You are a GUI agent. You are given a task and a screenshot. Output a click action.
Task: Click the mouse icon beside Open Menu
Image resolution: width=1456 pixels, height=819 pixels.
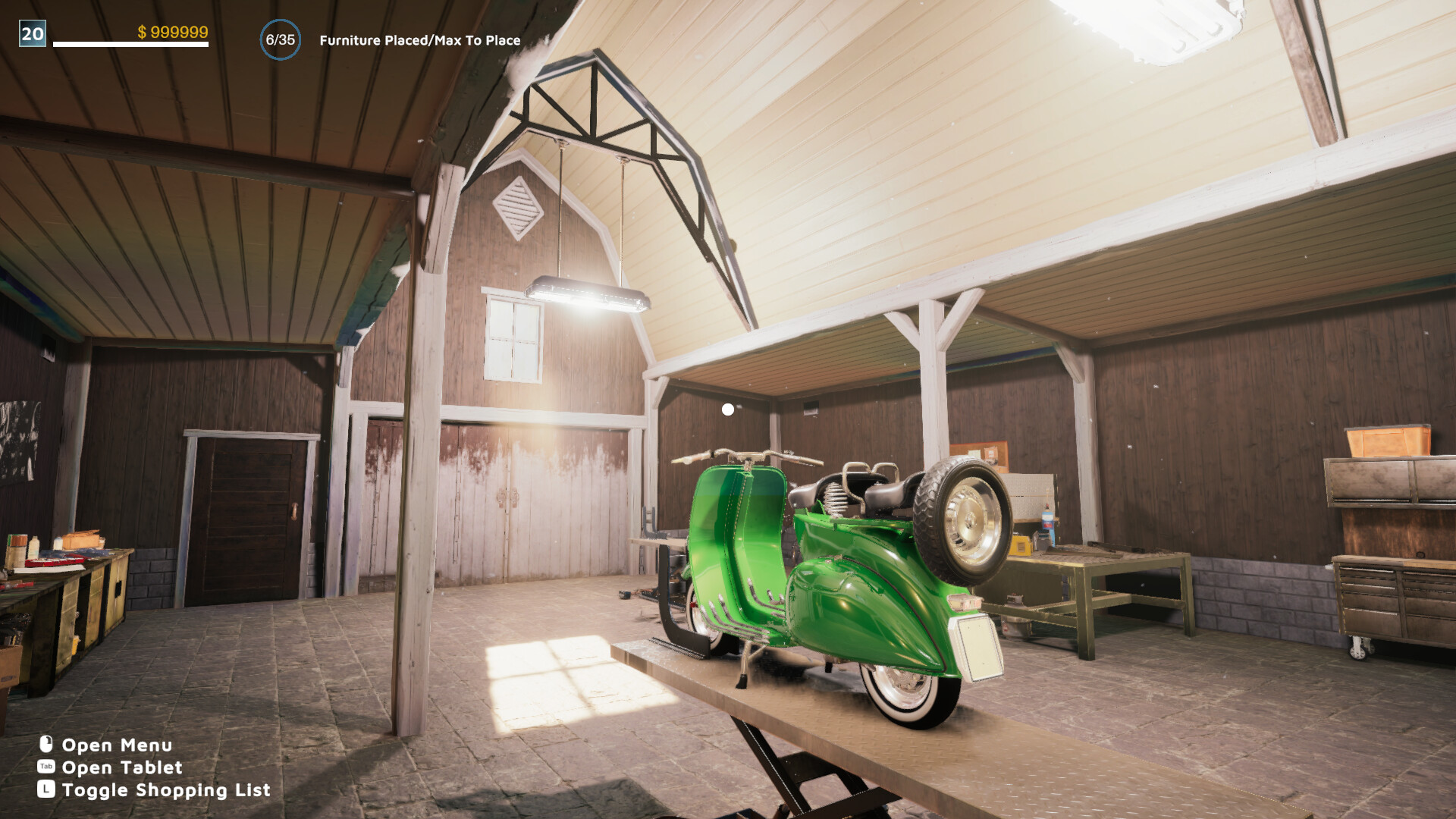(x=46, y=745)
